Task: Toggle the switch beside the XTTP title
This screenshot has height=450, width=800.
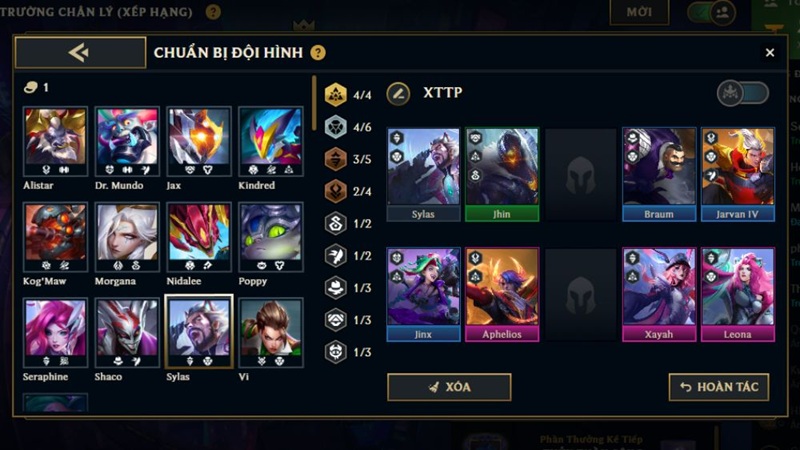Action: point(743,94)
